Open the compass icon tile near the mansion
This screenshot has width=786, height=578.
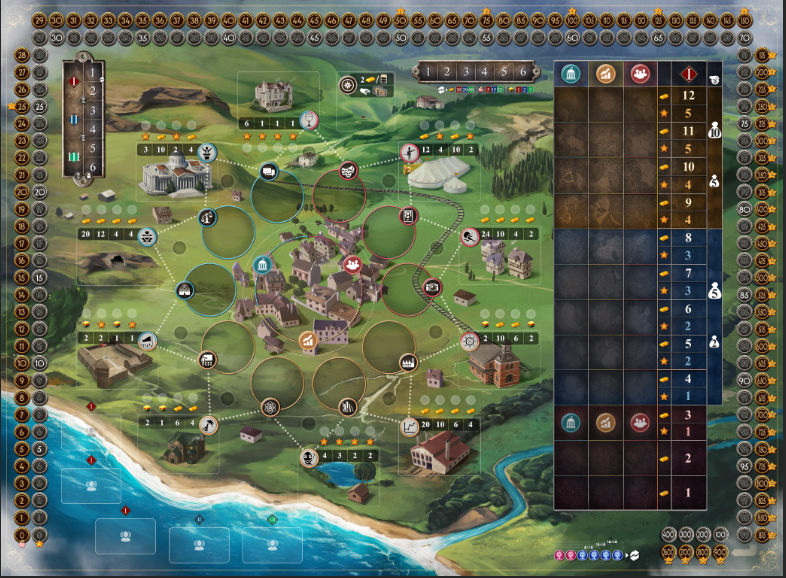coord(348,85)
